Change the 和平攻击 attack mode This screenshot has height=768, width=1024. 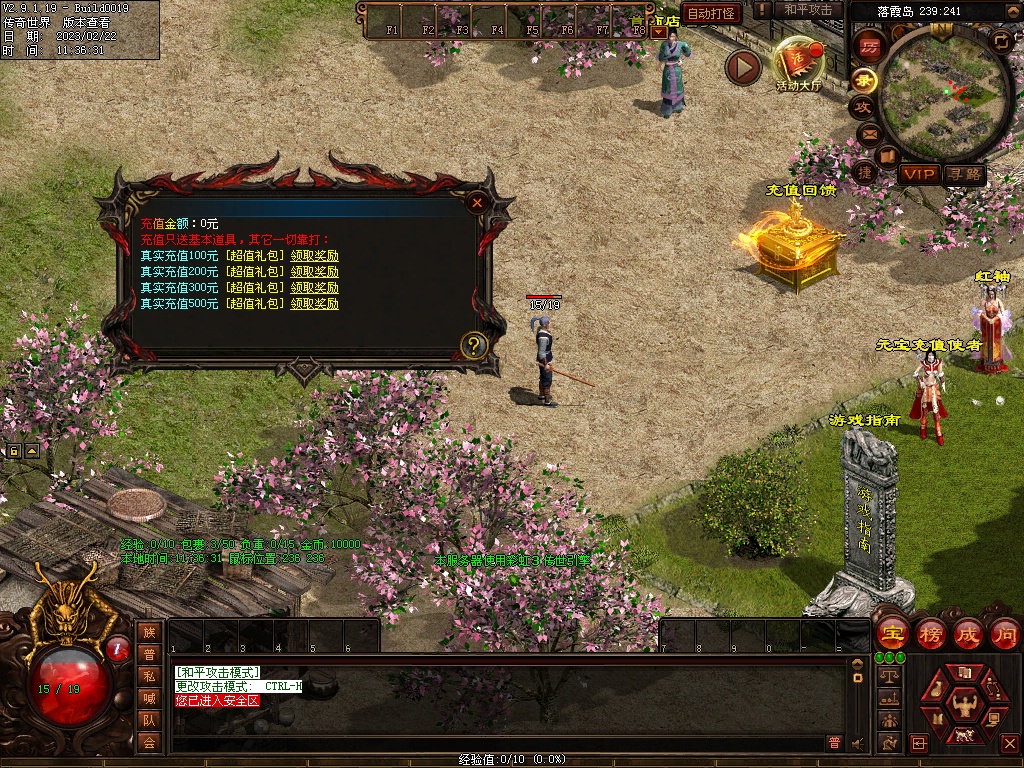(808, 10)
